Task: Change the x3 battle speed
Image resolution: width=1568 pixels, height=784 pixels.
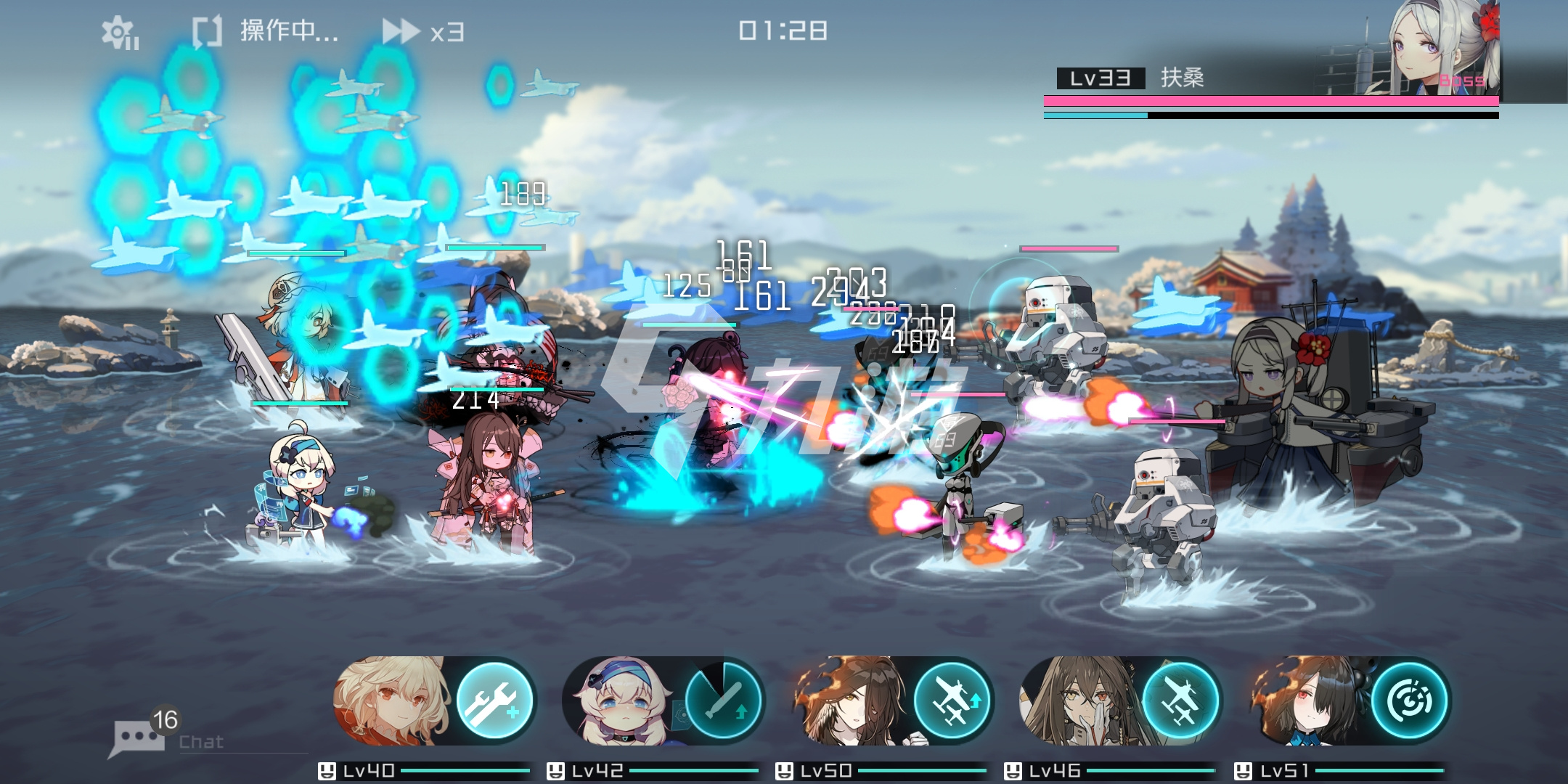Action: click(423, 32)
